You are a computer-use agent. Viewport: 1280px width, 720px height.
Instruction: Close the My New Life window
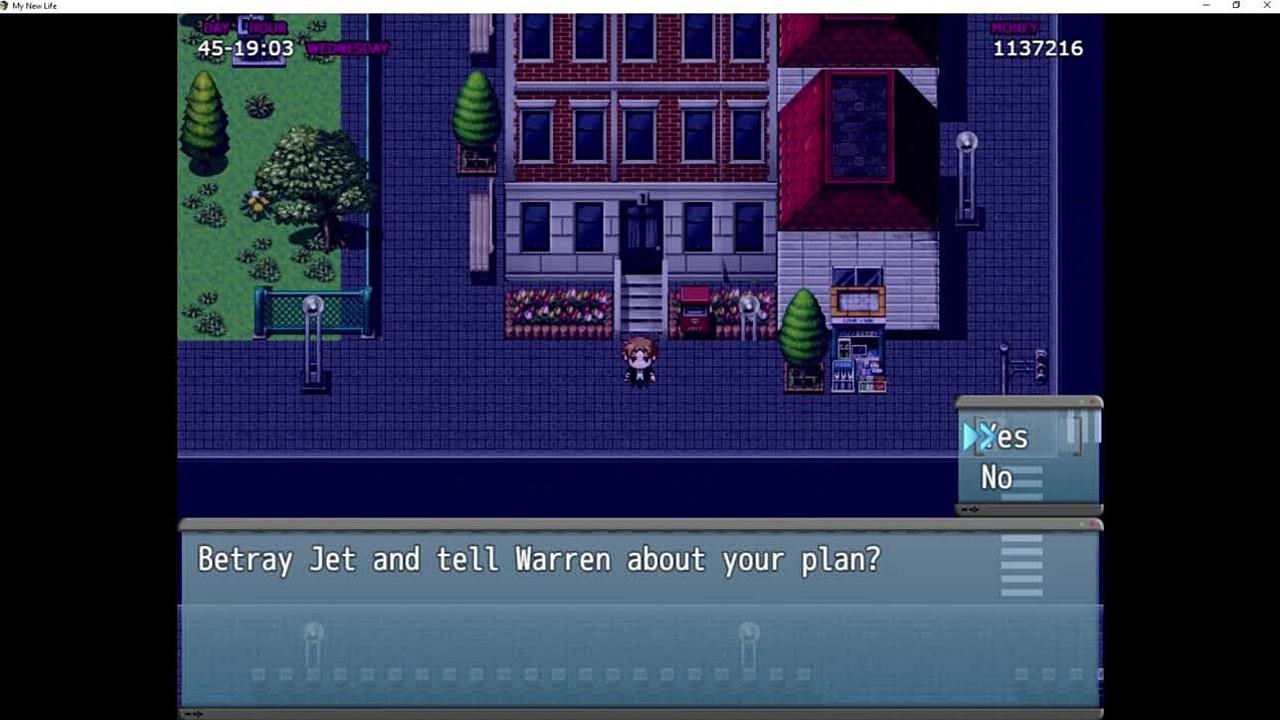pos(1266,6)
